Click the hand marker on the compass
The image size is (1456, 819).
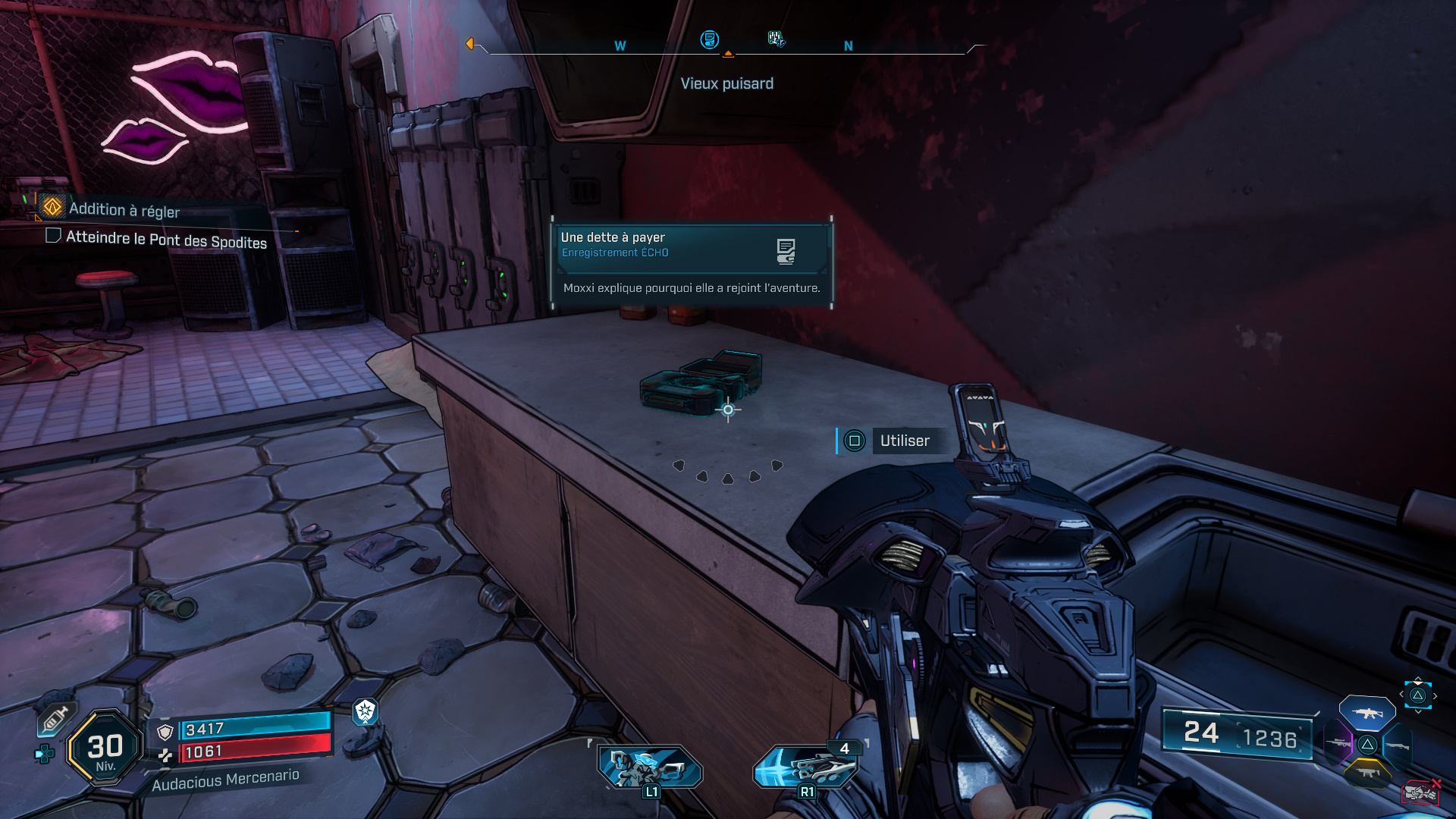tap(776, 39)
